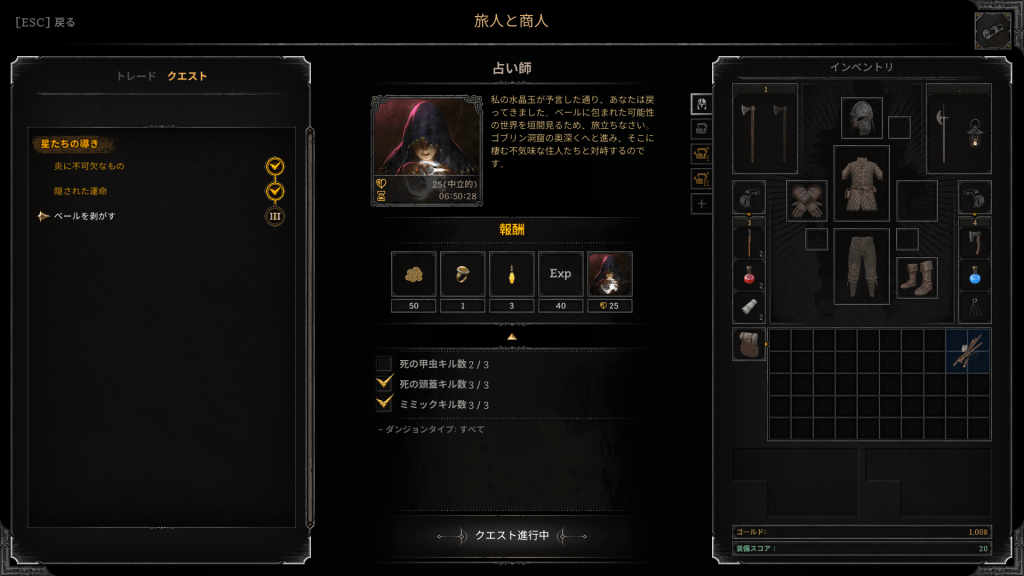Select the equipped trousers slot

861,265
